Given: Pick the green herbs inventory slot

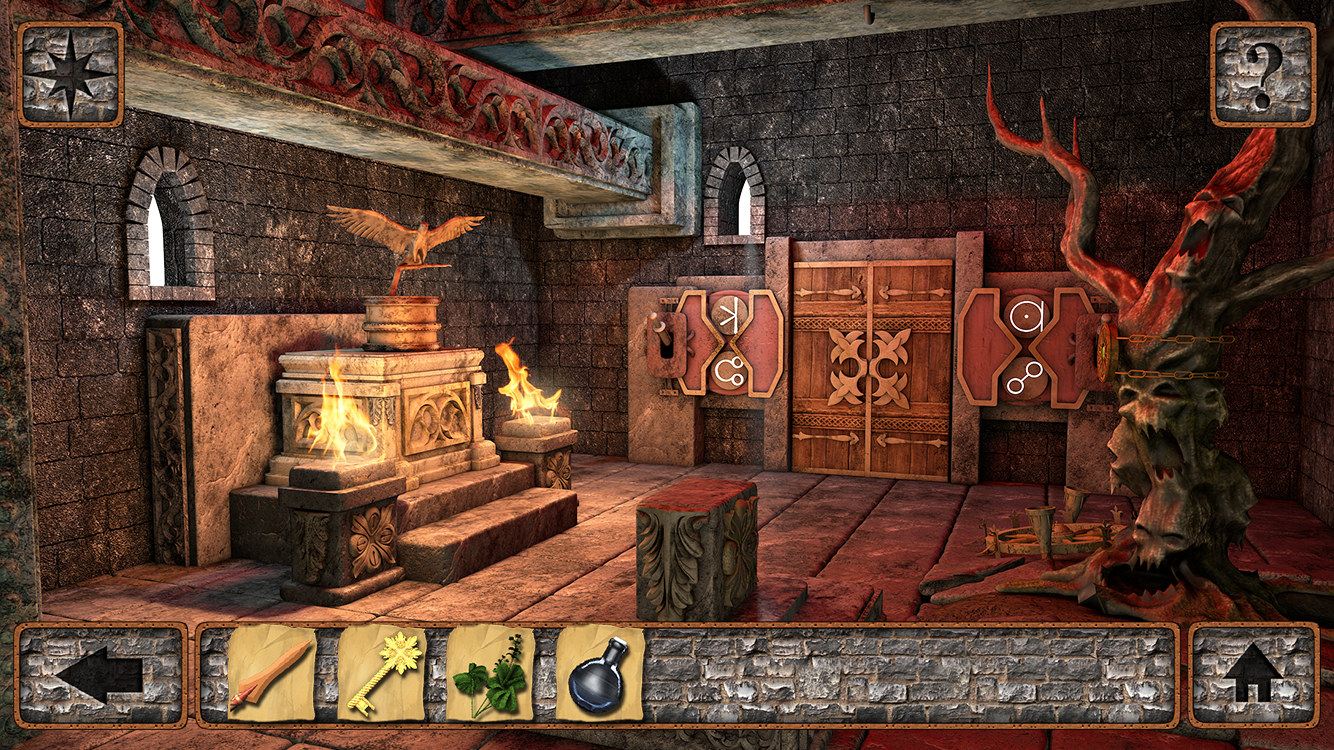Looking at the screenshot, I should coord(490,673).
